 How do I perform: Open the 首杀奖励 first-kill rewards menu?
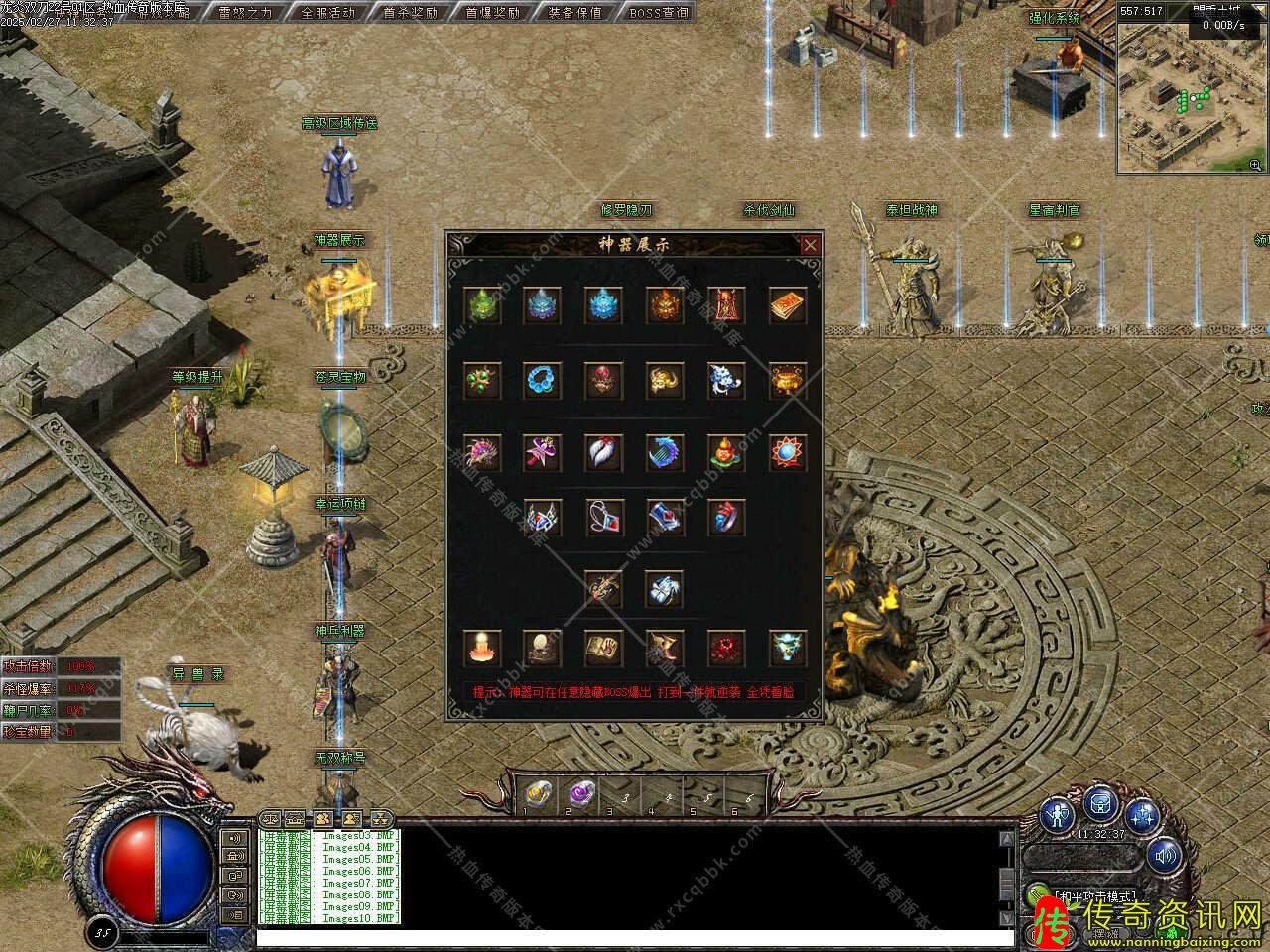[x=410, y=12]
